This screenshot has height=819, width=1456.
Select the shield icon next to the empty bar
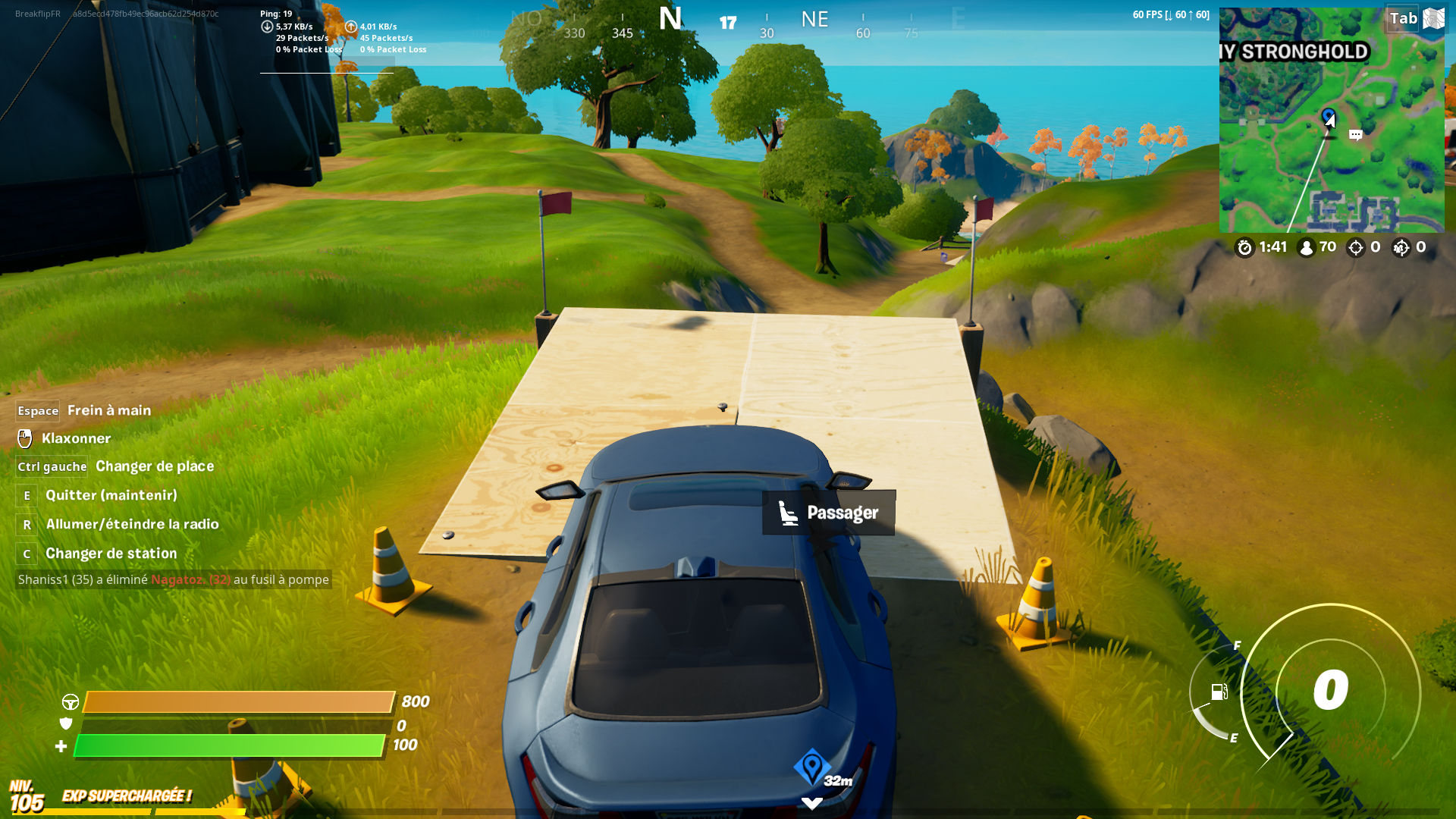pos(67,723)
